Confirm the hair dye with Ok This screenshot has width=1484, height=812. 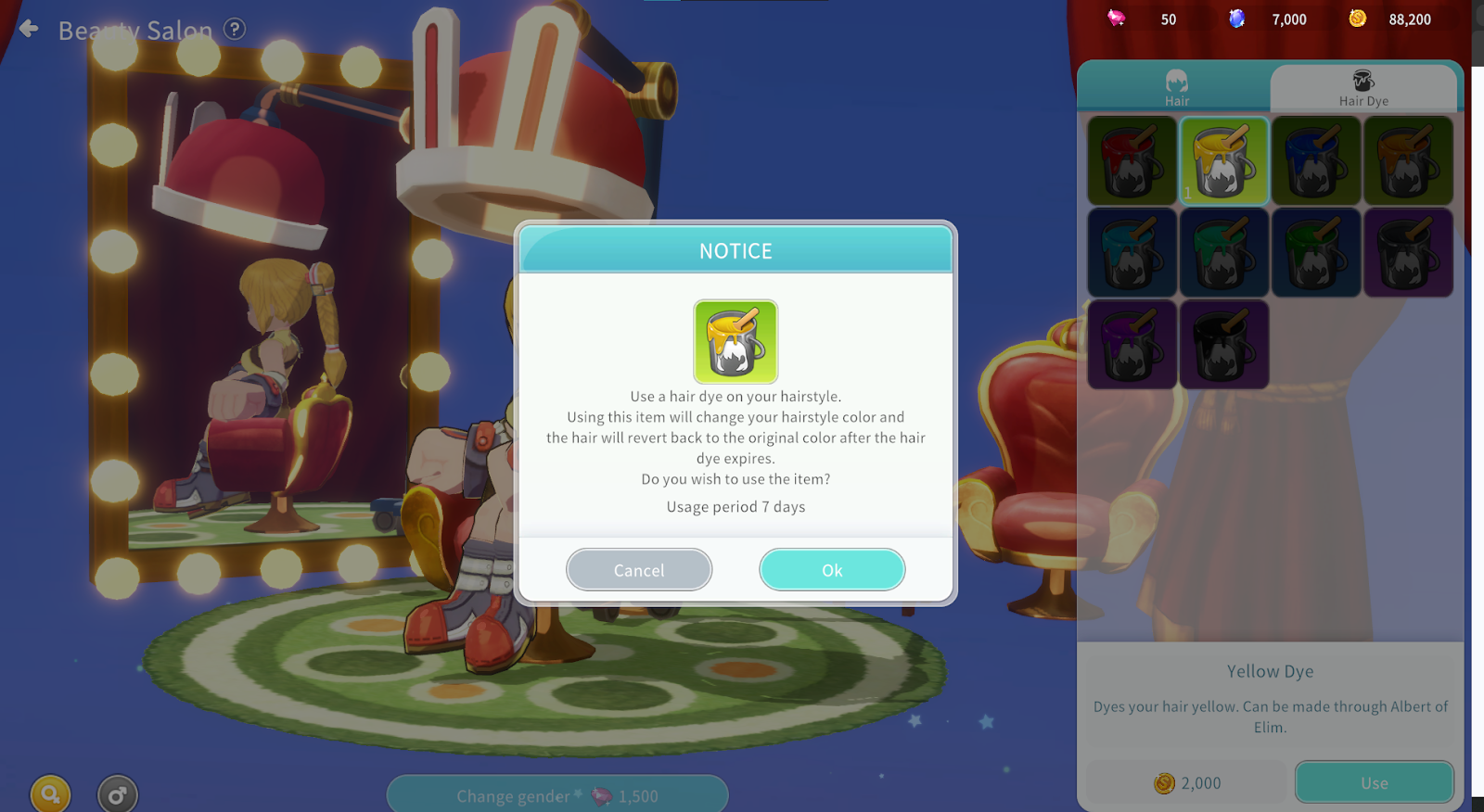pyautogui.click(x=832, y=570)
